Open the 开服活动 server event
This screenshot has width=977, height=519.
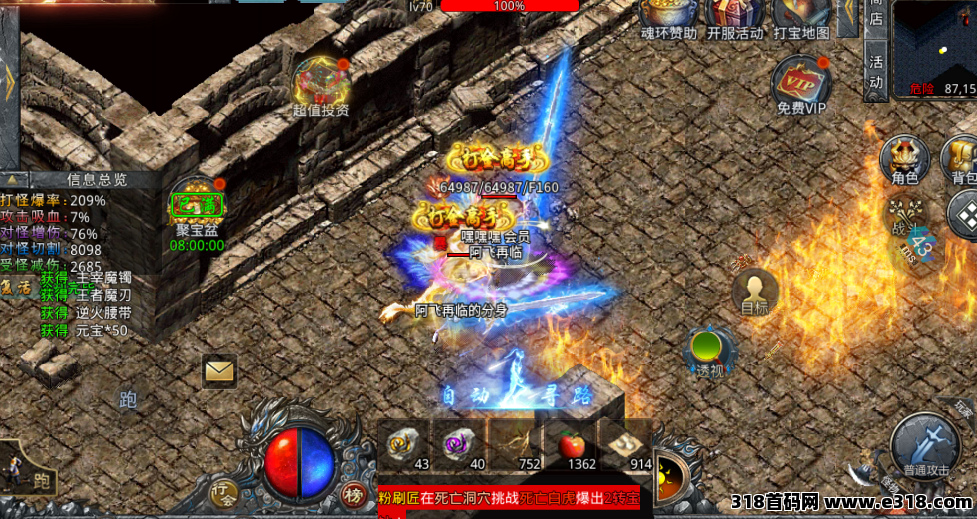coord(734,14)
